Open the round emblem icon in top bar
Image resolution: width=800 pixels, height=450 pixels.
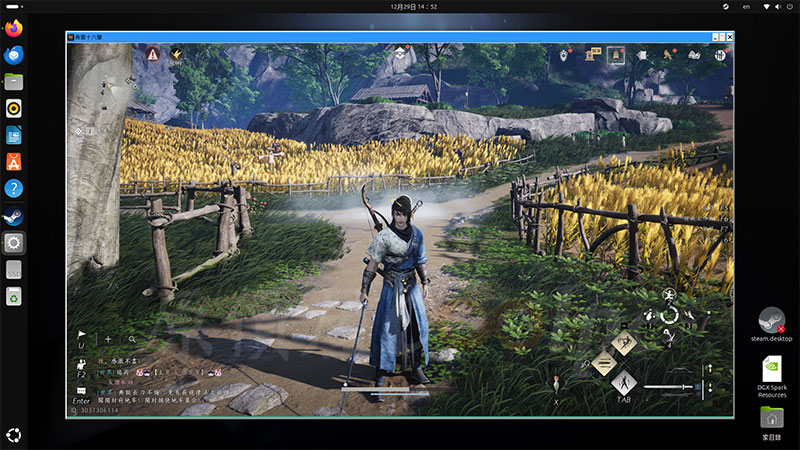(x=719, y=55)
